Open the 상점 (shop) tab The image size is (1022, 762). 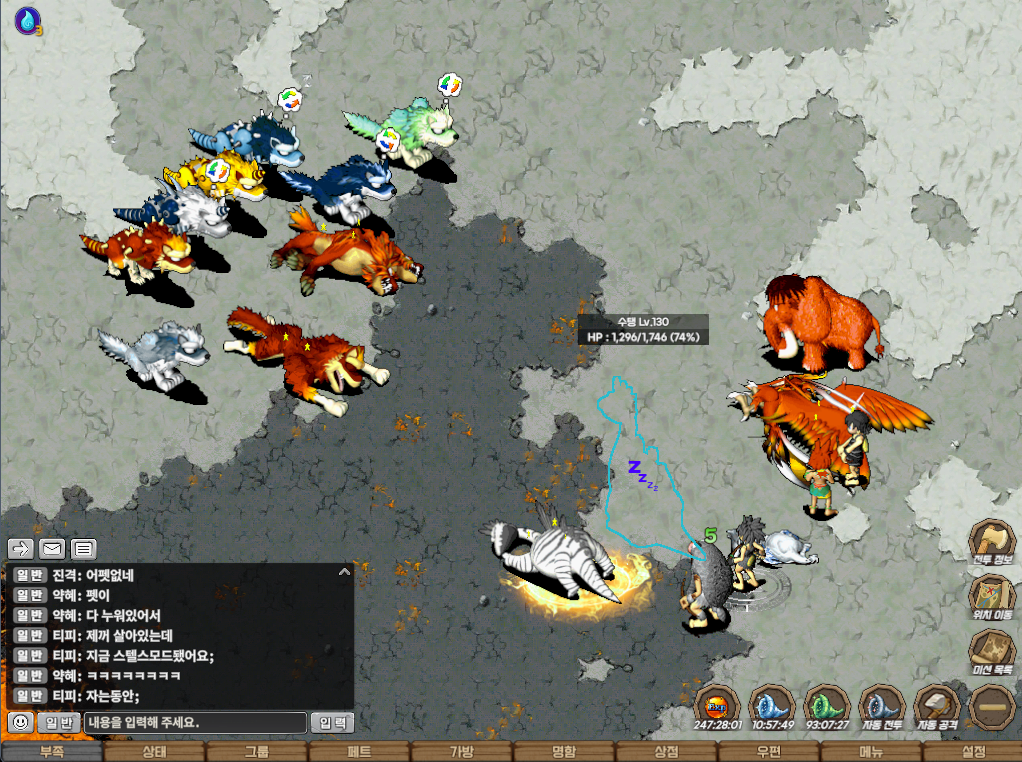[x=666, y=752]
